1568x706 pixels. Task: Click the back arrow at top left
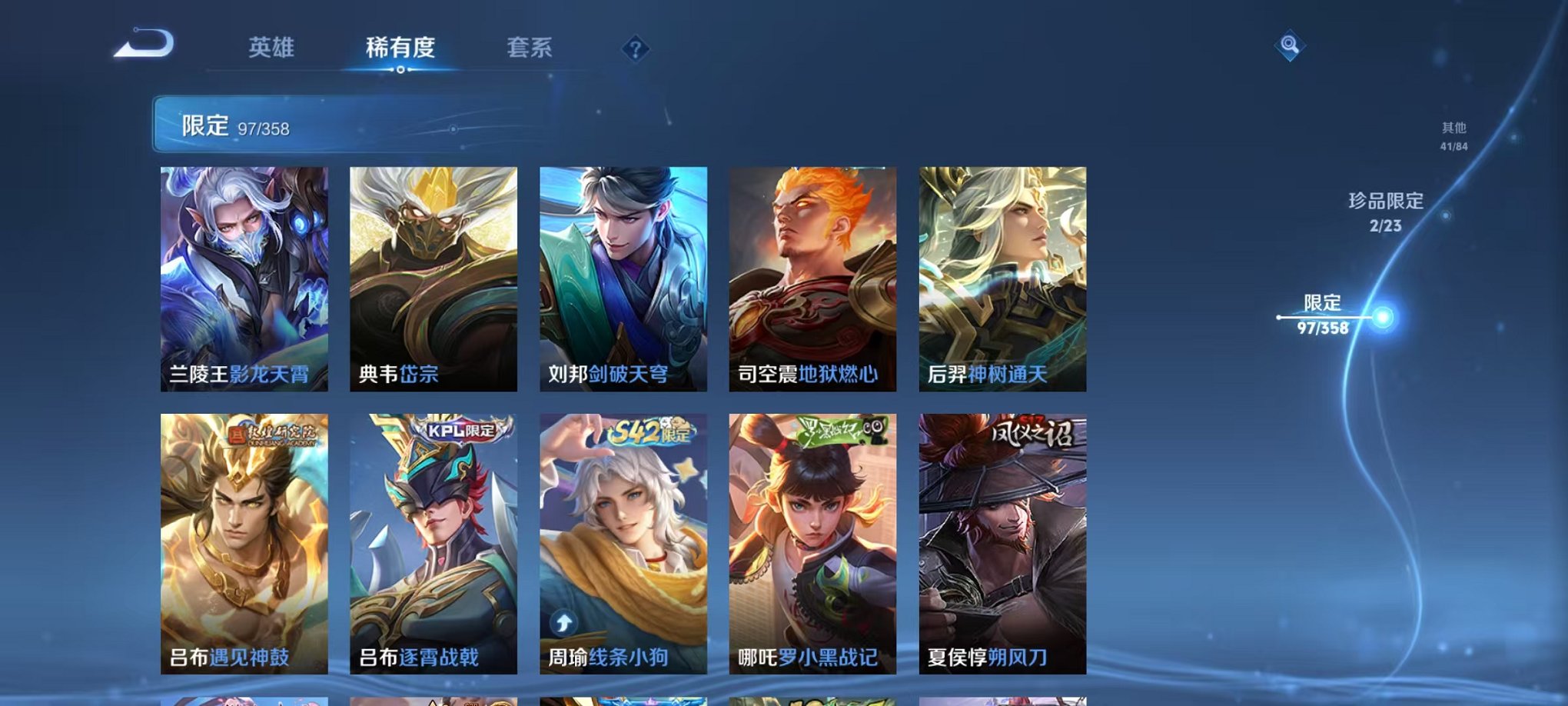[142, 45]
